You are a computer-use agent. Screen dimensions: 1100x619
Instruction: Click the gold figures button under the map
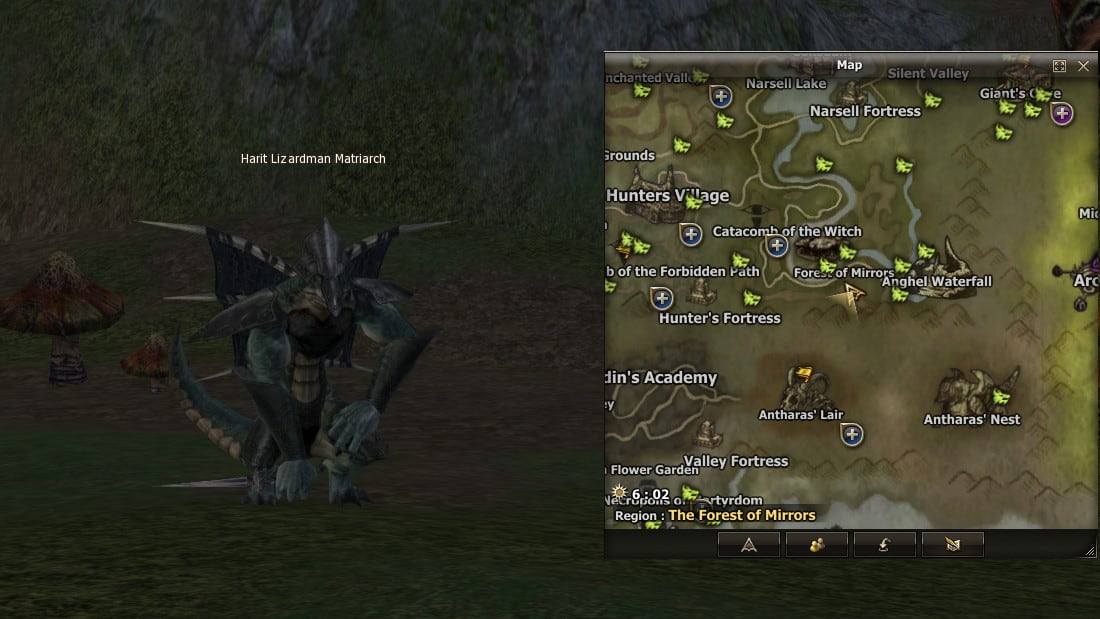pos(817,544)
